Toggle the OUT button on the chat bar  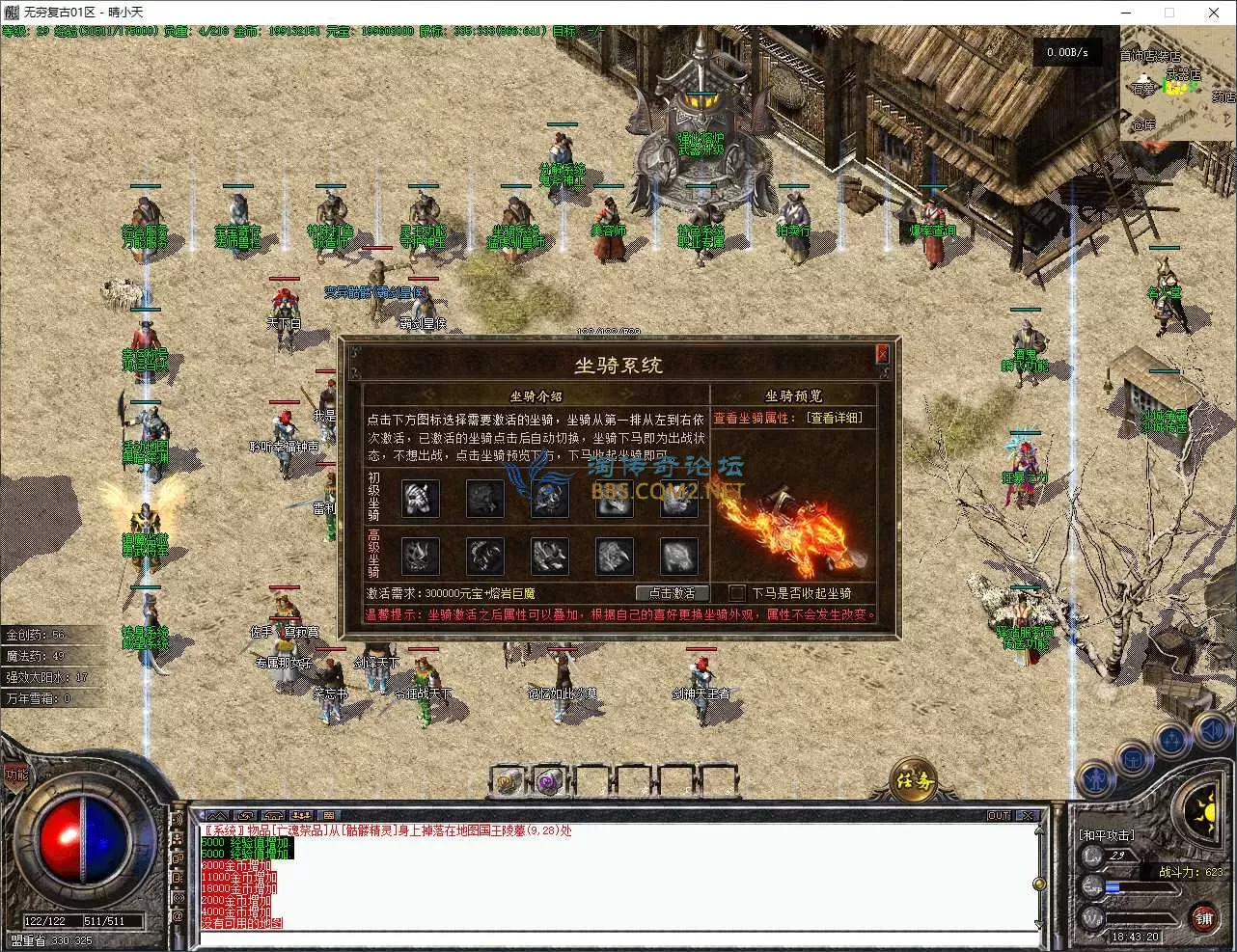998,815
